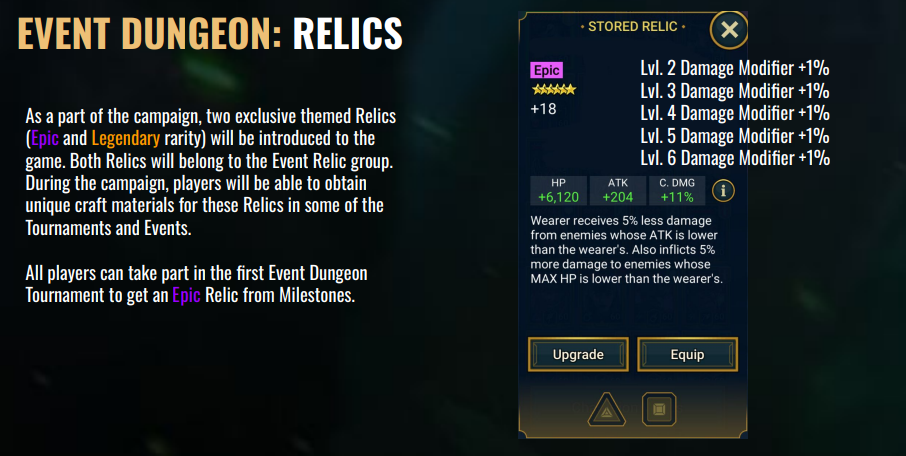Image resolution: width=906 pixels, height=456 pixels.
Task: Select the square gem socket
Action: click(x=659, y=410)
